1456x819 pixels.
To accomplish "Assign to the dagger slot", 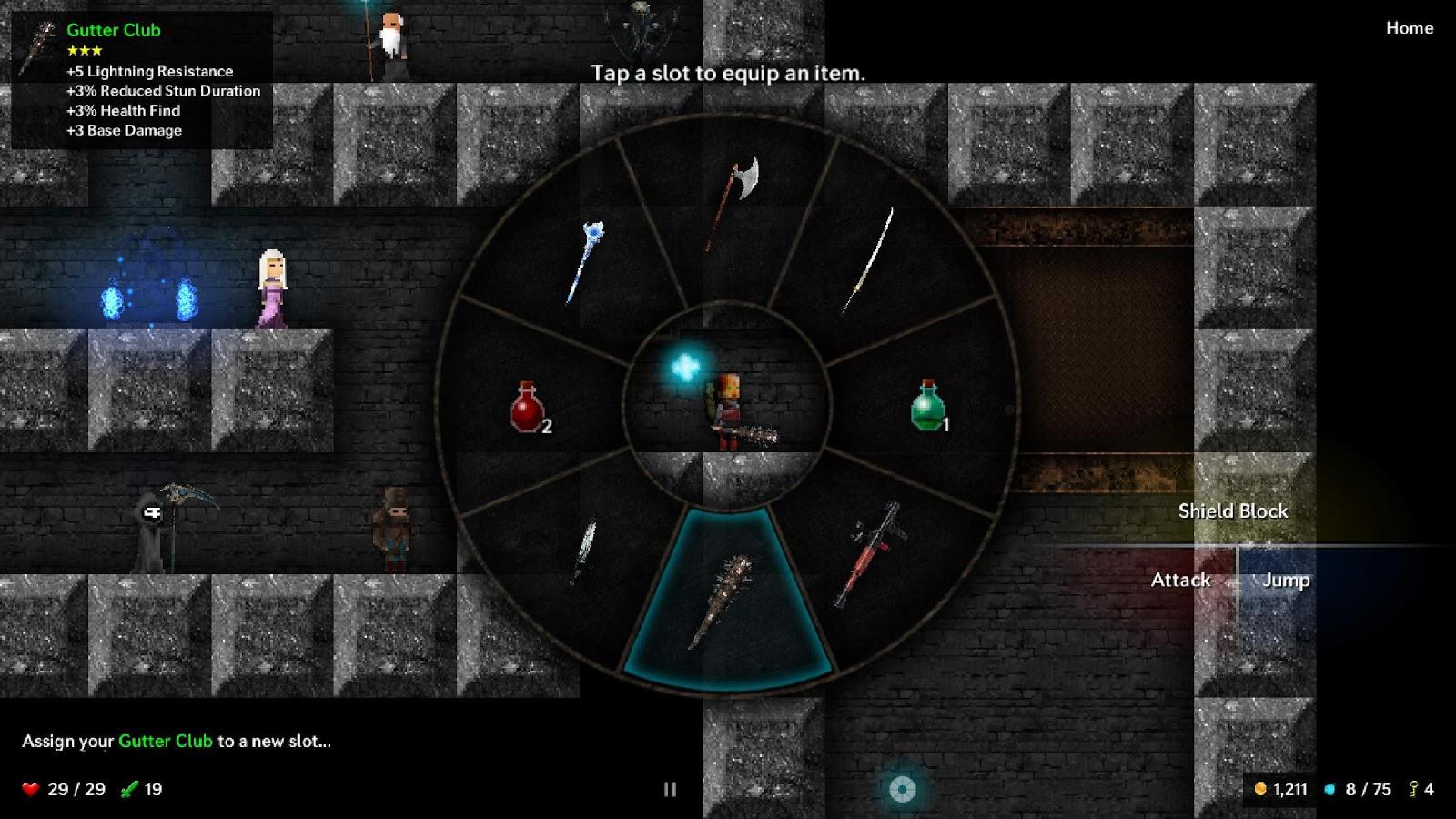I will pos(583,549).
